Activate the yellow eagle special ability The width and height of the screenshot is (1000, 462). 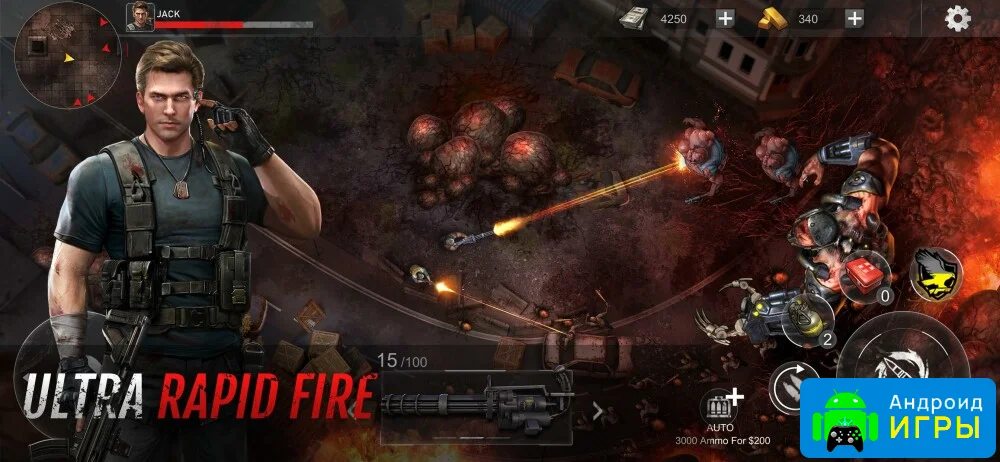[x=936, y=273]
